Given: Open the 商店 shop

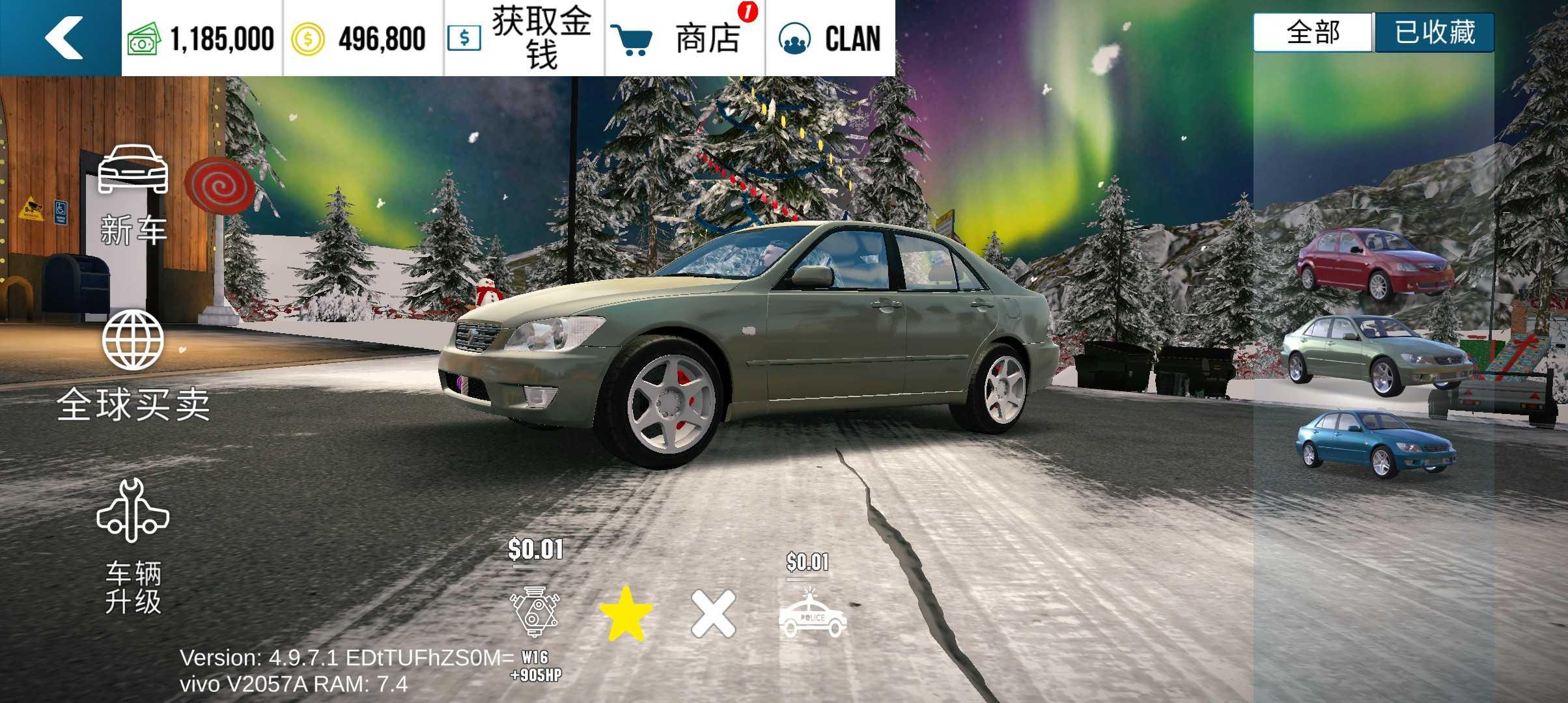Looking at the screenshot, I should [x=685, y=38].
